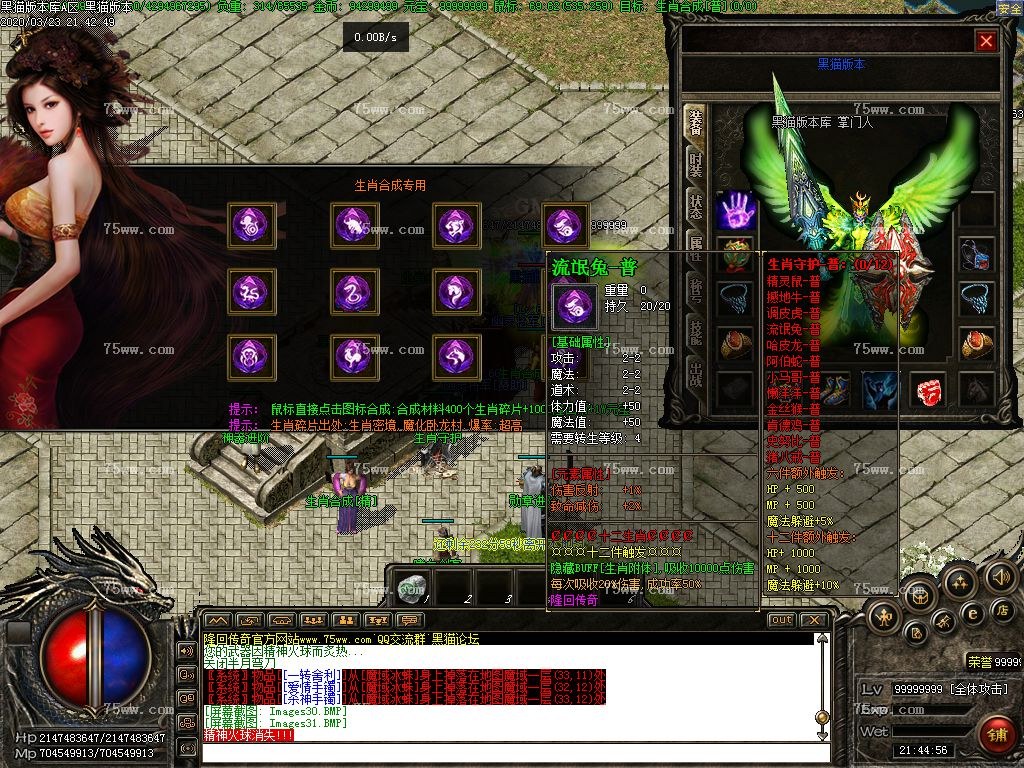Click the out button above chat

(x=781, y=620)
